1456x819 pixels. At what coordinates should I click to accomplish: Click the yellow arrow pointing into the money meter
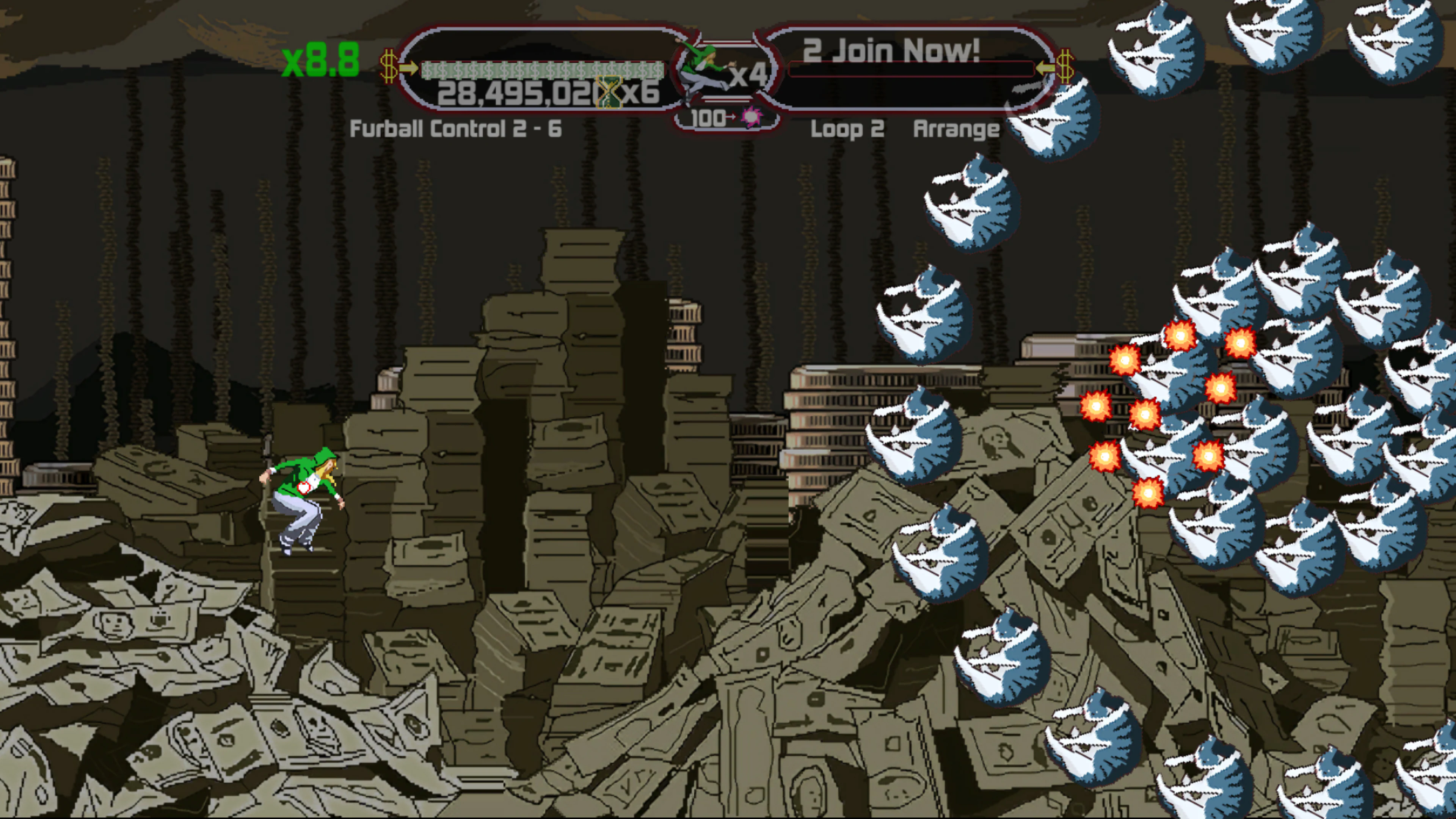click(410, 69)
